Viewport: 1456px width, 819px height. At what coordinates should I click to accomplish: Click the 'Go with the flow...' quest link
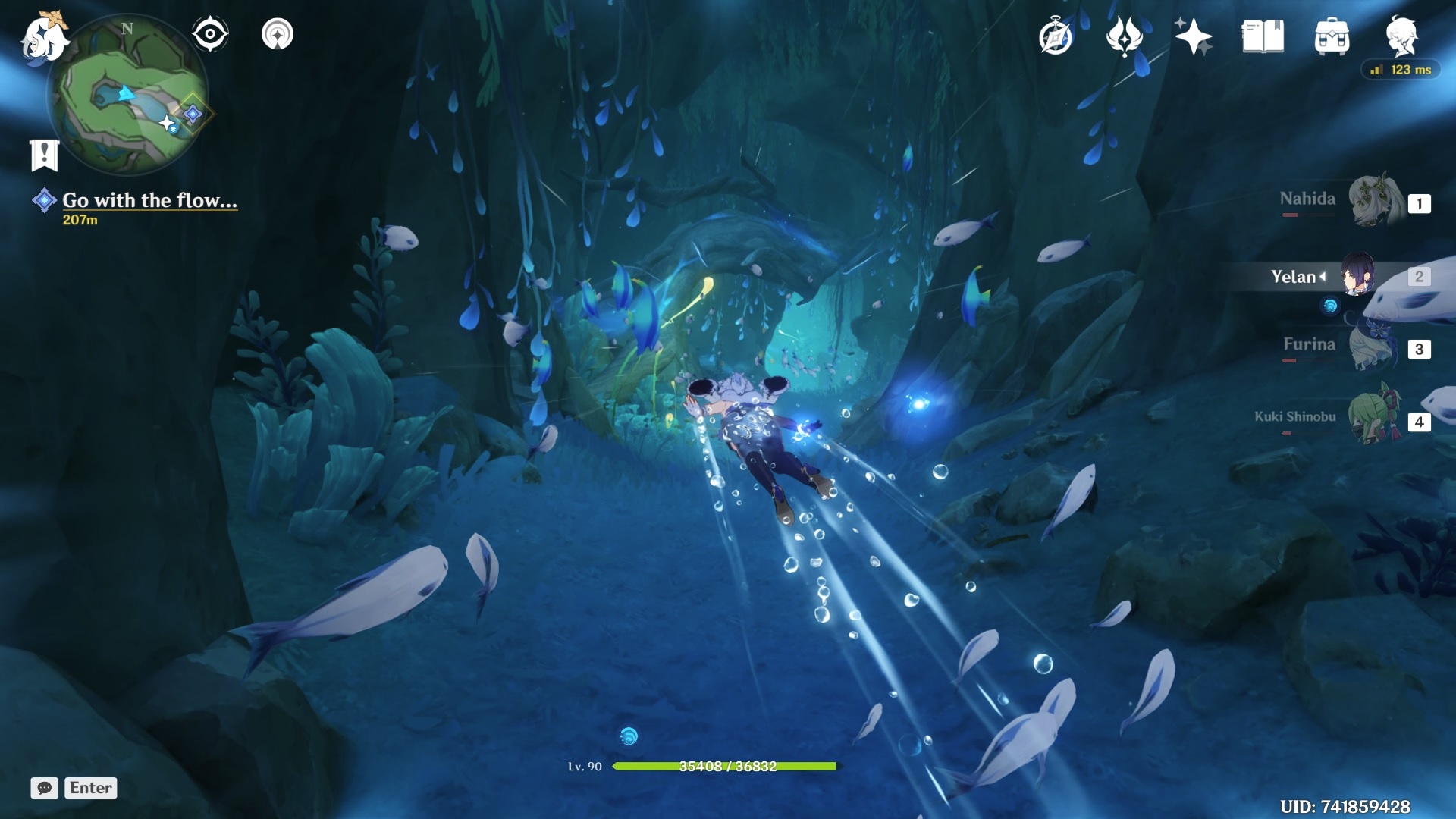click(149, 201)
